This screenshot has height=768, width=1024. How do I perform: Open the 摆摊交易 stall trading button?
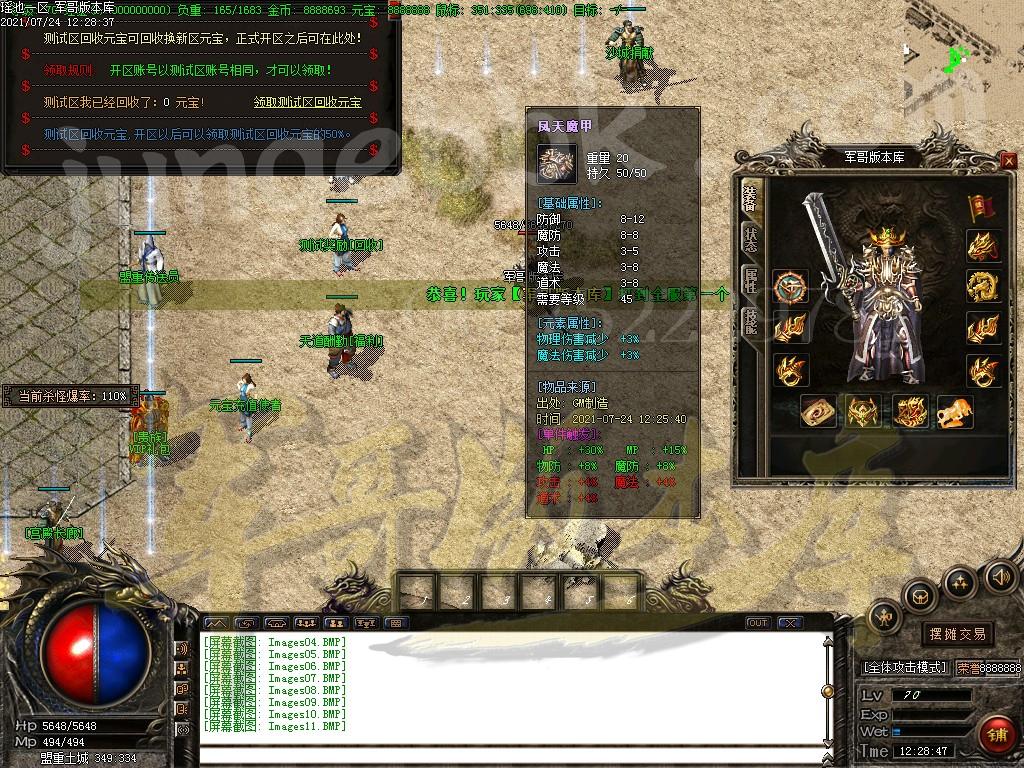click(x=957, y=633)
